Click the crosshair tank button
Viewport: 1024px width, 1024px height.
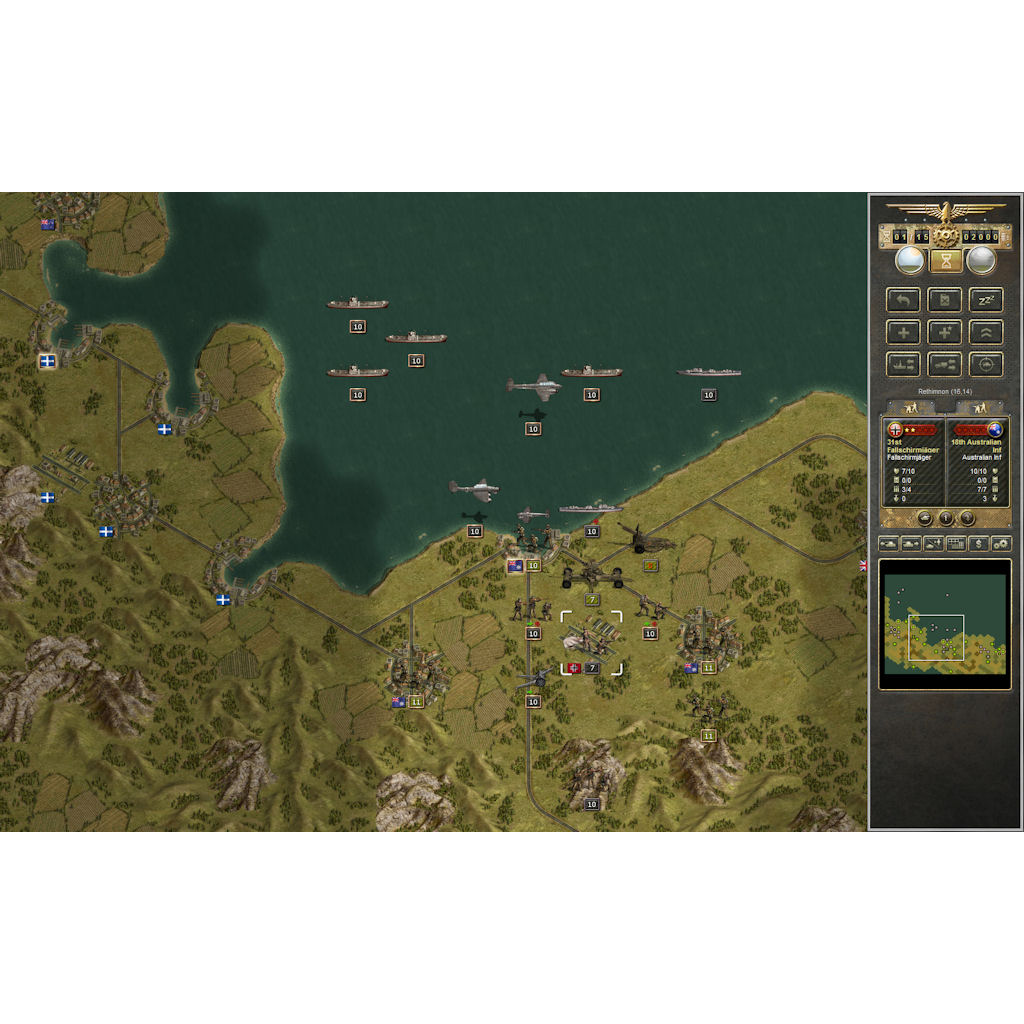point(986,364)
